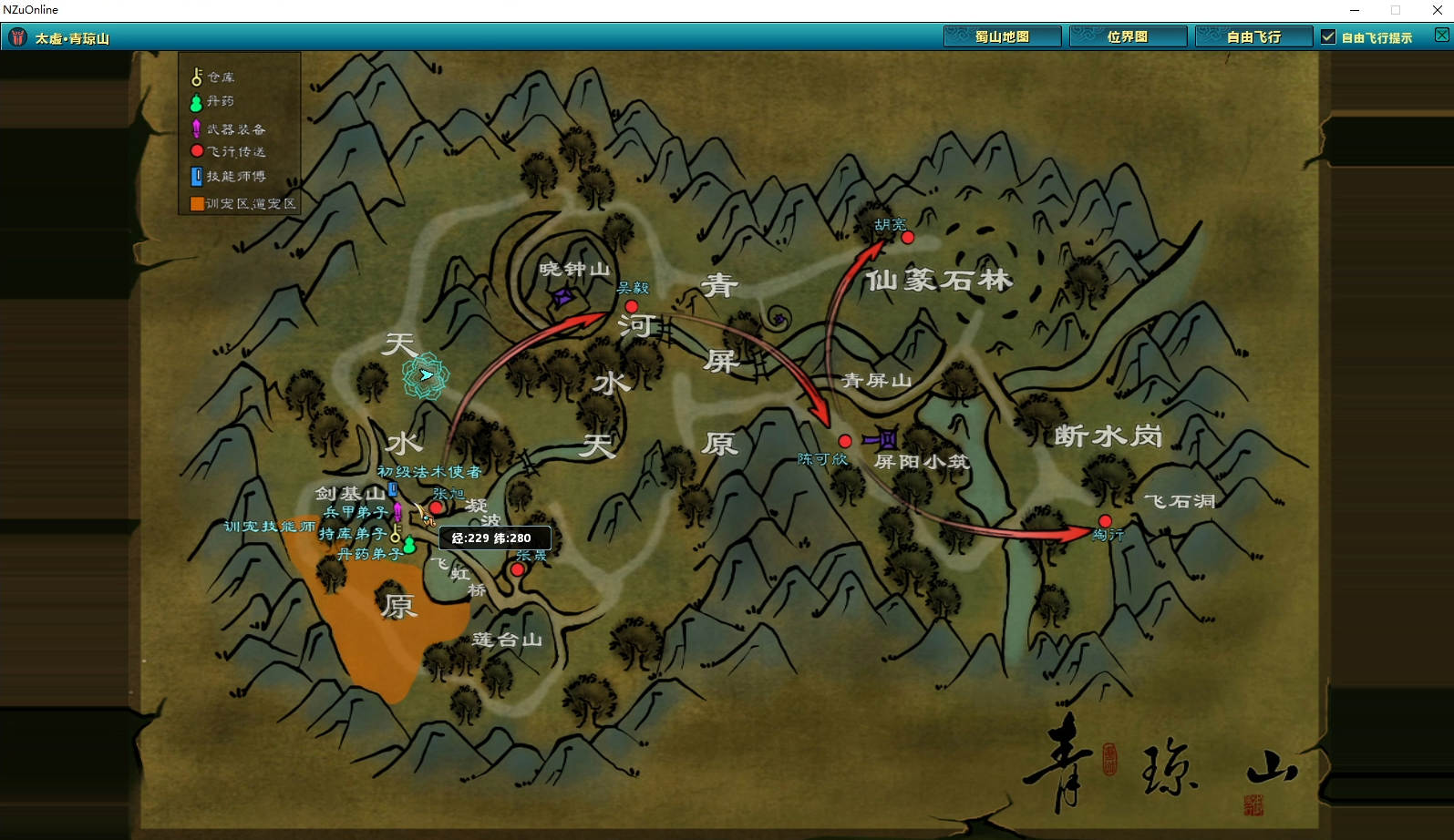Minimize the NZuOnline window
The image size is (1454, 840).
1355,10
